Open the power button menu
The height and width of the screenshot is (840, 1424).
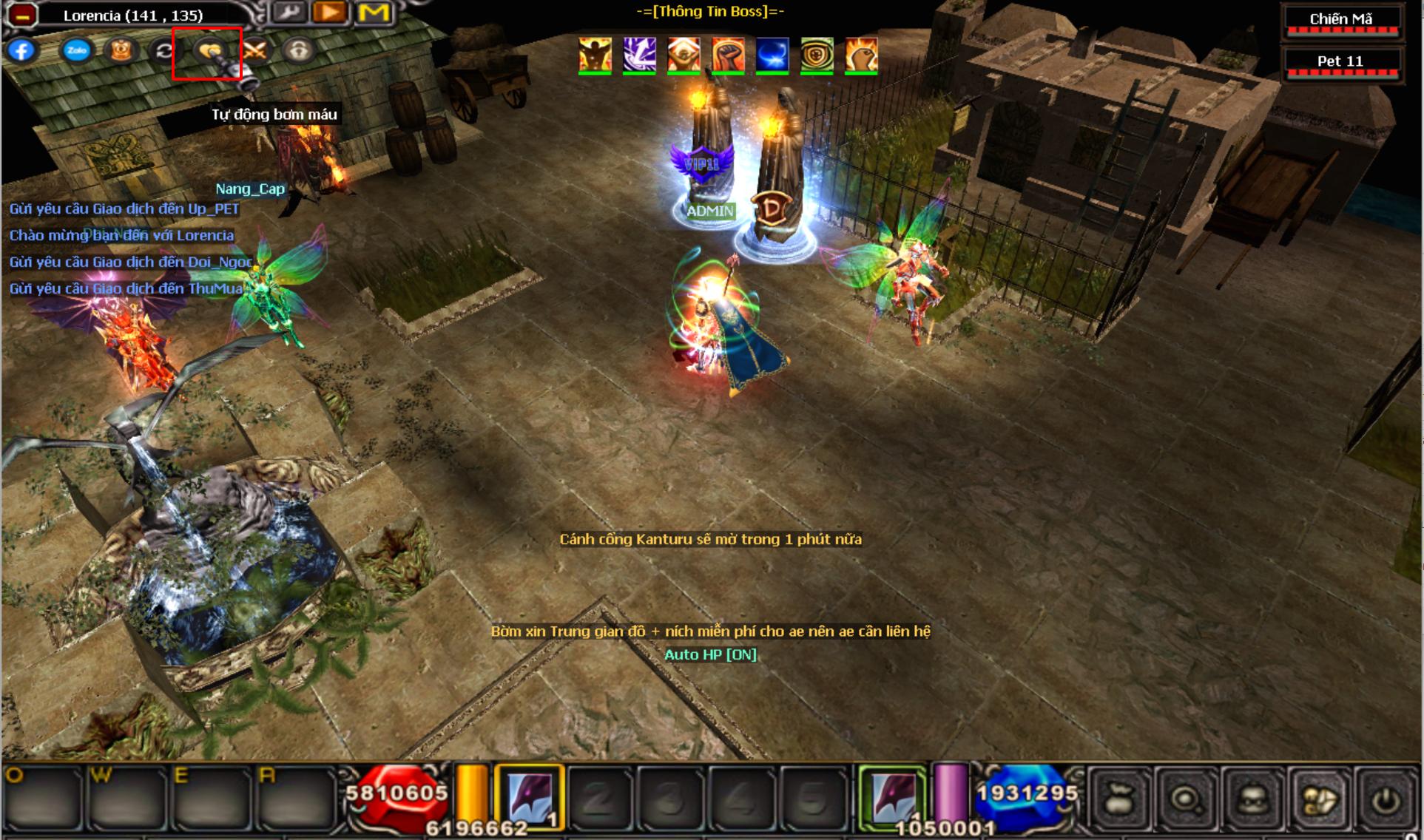click(1386, 799)
